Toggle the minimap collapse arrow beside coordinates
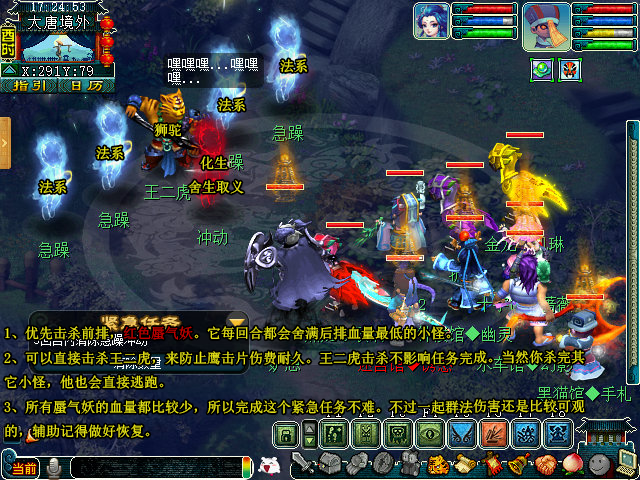The image size is (640, 480). point(9,71)
